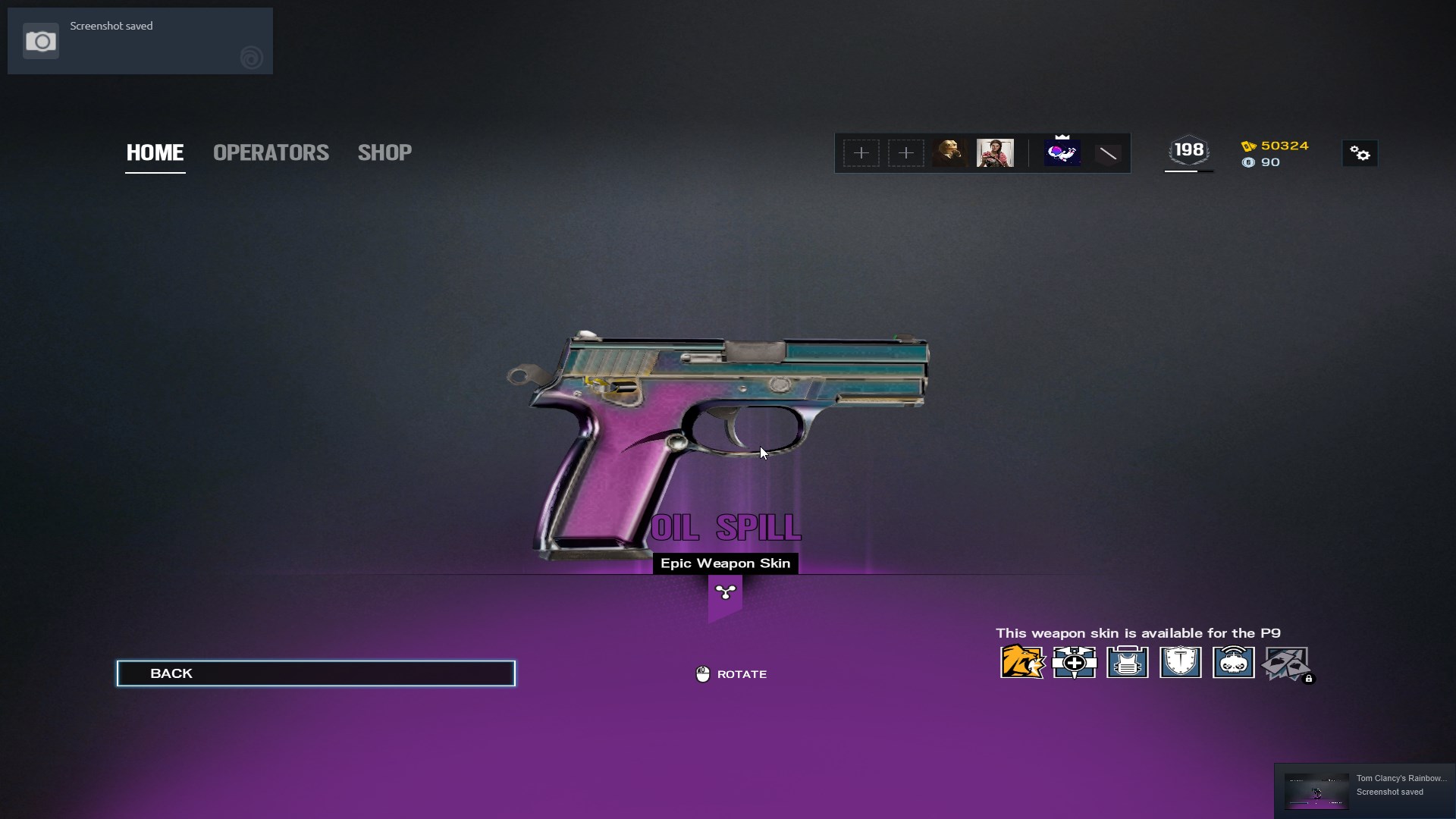Image resolution: width=1456 pixels, height=819 pixels.
Task: Select the Twitch drone operator icon
Action: tap(1233, 662)
